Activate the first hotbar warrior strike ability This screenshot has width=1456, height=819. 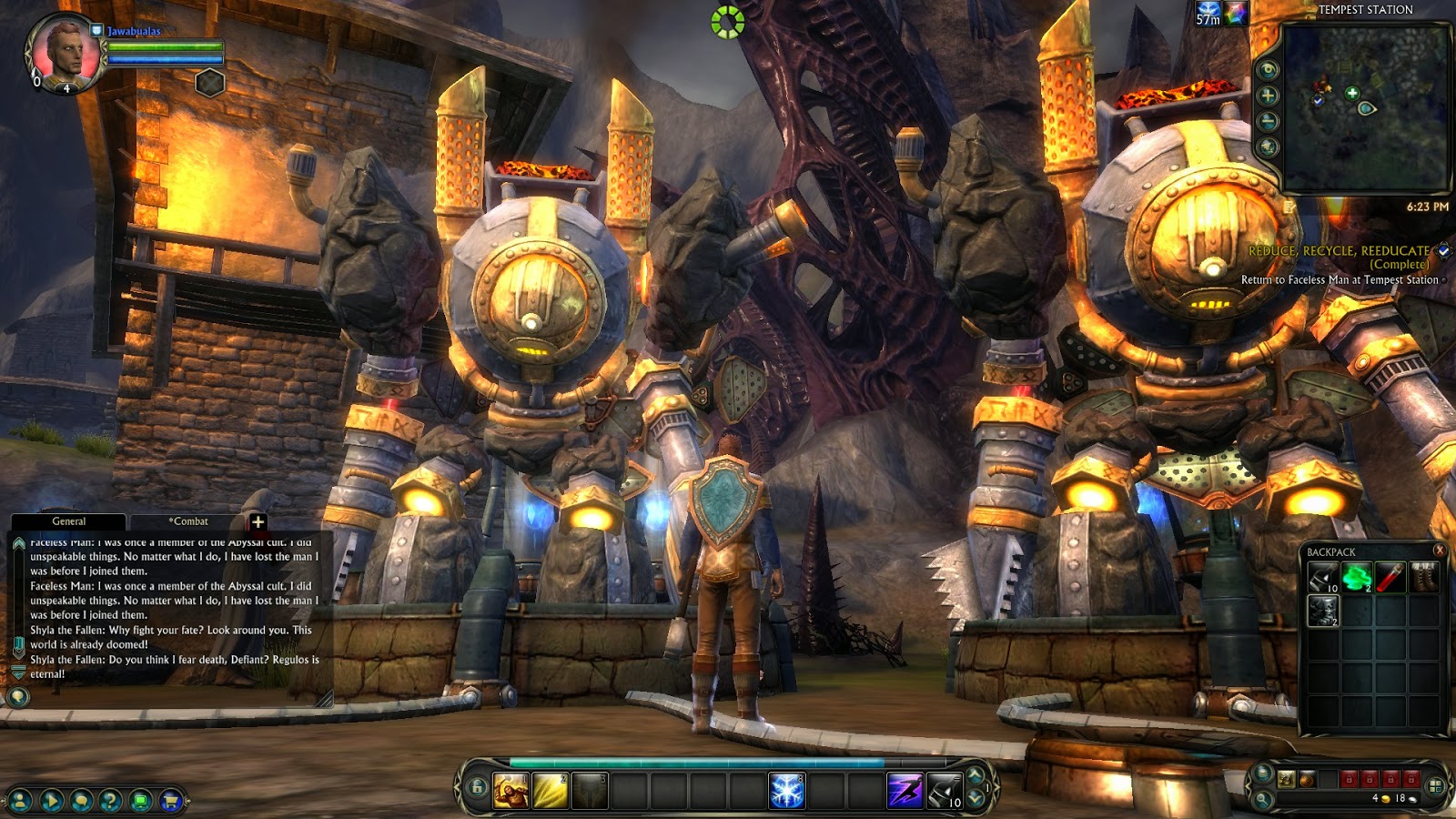pyautogui.click(x=511, y=790)
